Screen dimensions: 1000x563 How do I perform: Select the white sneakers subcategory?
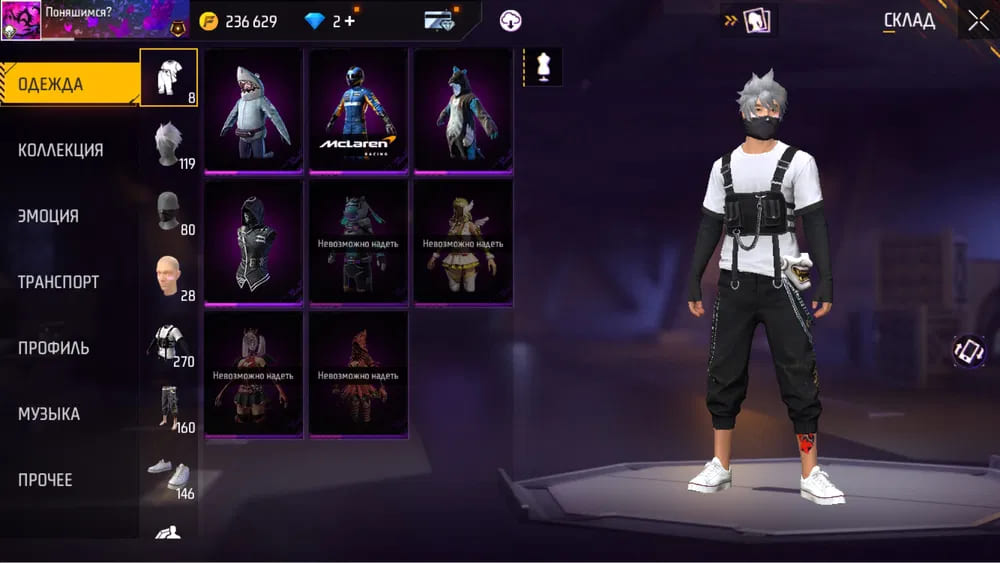170,474
